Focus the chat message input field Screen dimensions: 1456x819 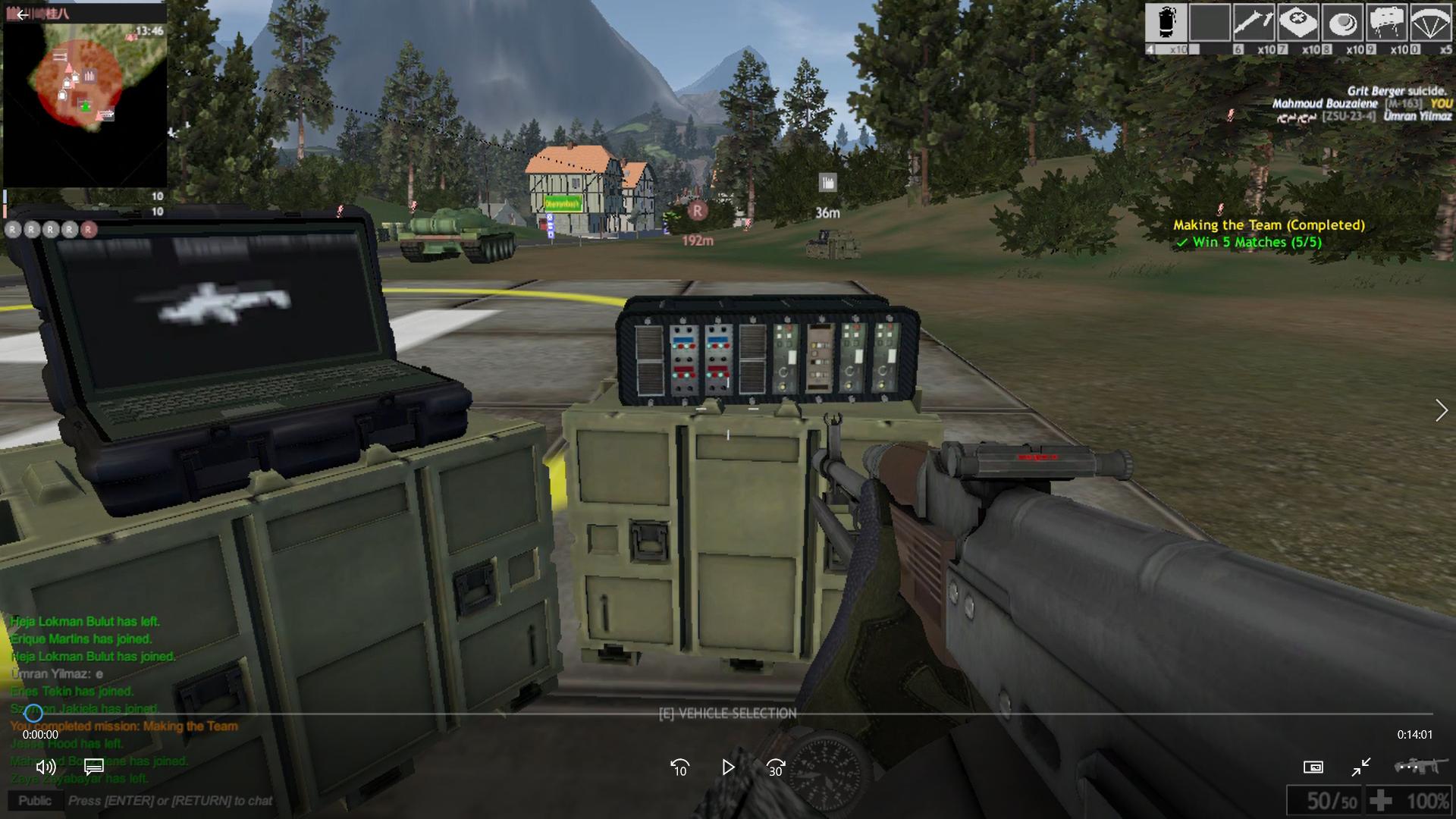pos(171,801)
